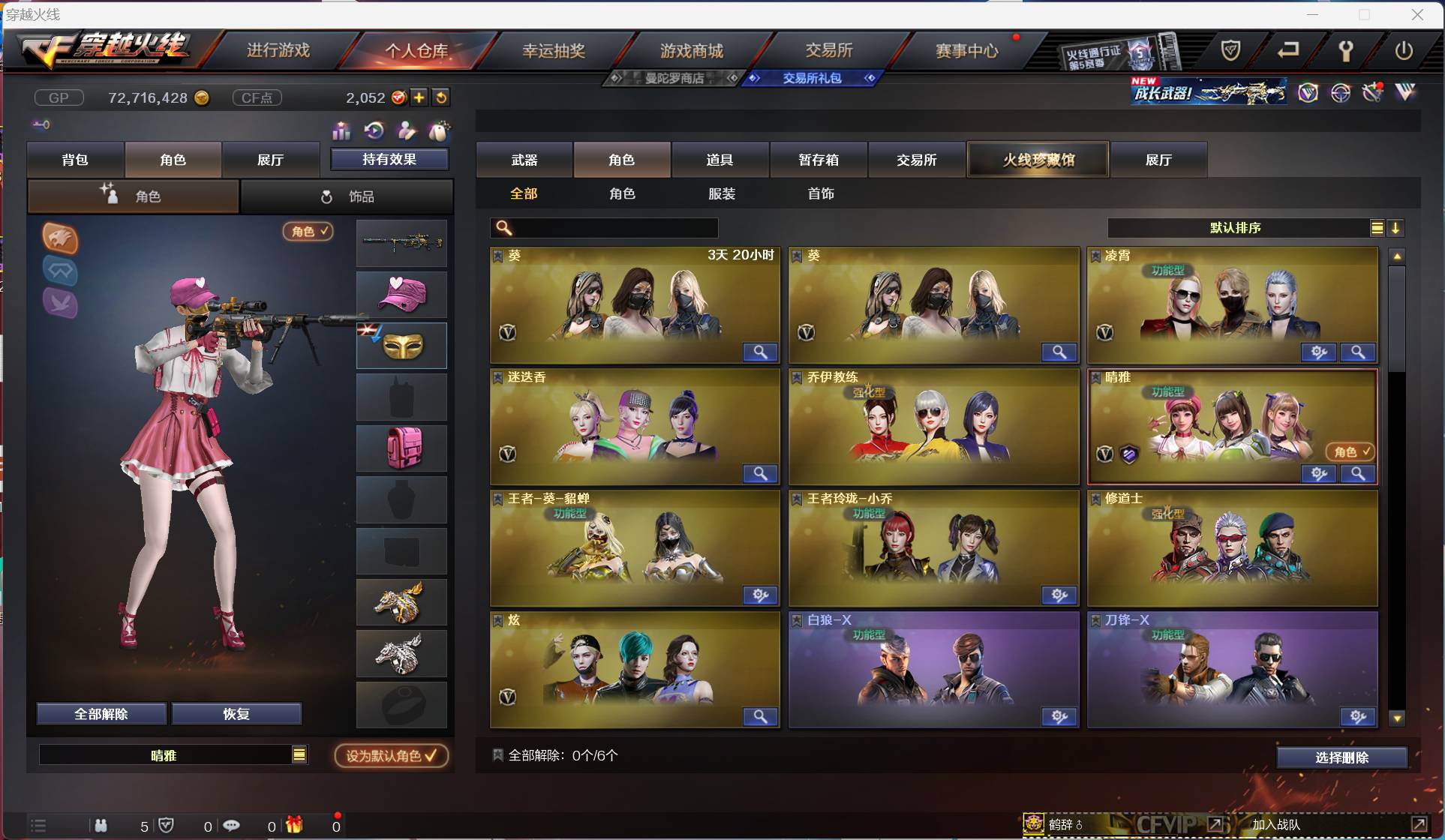The width and height of the screenshot is (1445, 840).
Task: Click the gift box icon in the bottom status bar
Action: [x=293, y=826]
